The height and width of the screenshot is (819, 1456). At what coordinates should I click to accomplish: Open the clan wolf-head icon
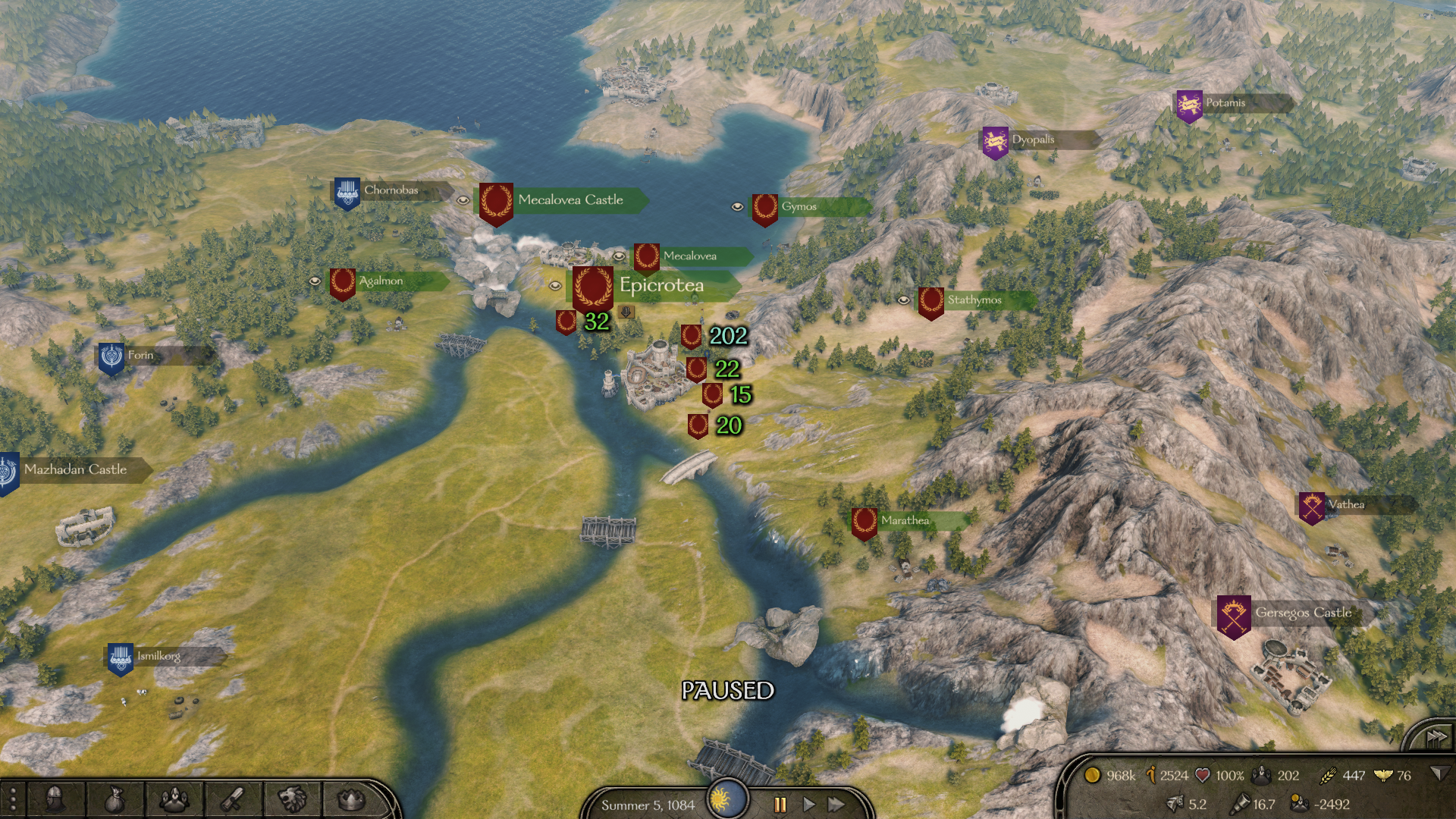[x=292, y=799]
